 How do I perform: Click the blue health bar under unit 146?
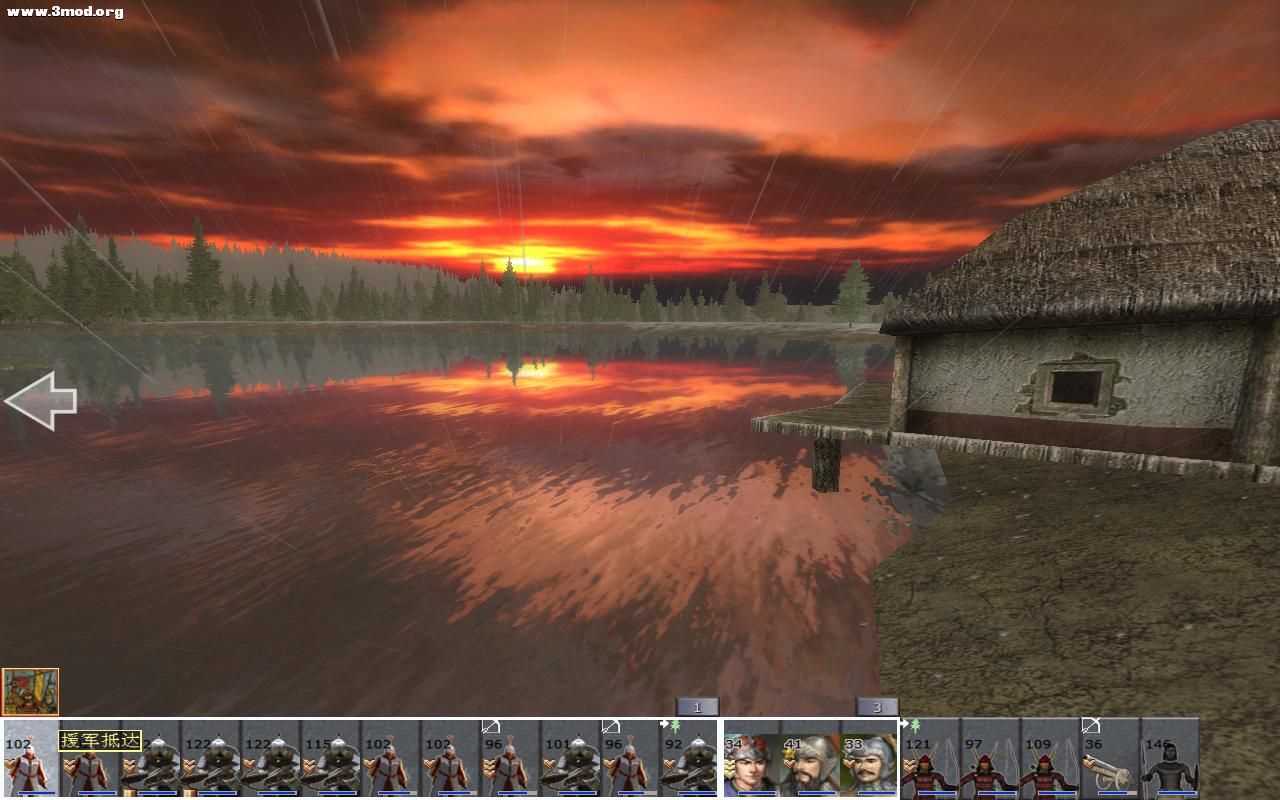click(1175, 793)
